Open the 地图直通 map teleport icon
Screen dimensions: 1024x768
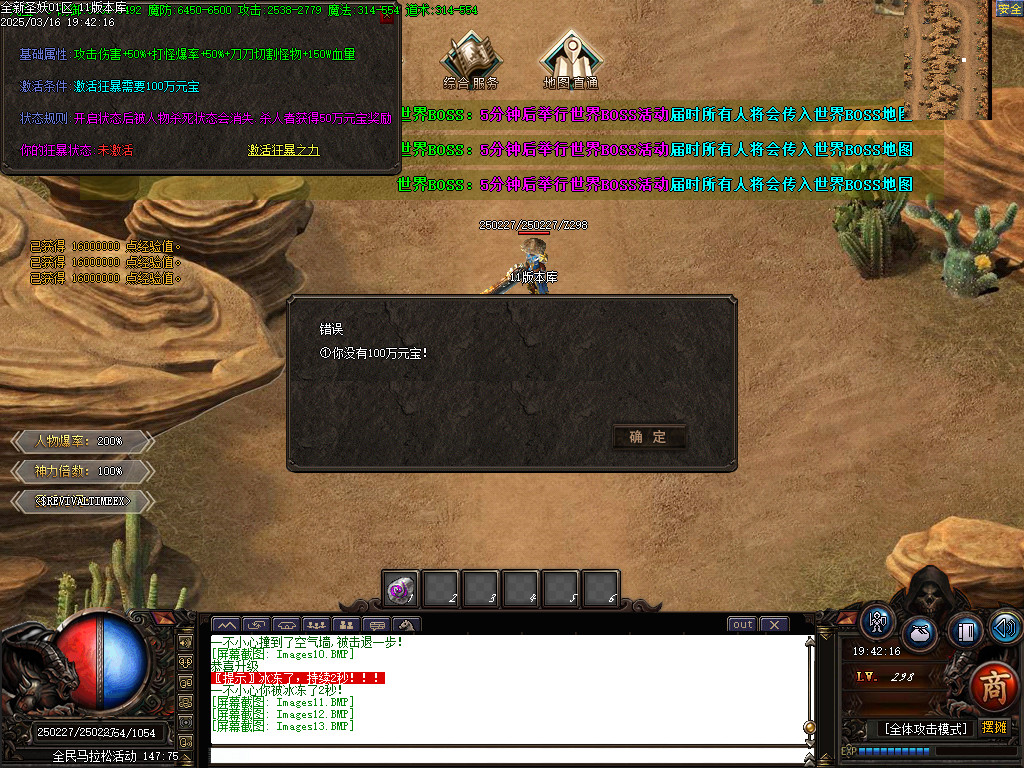click(570, 59)
